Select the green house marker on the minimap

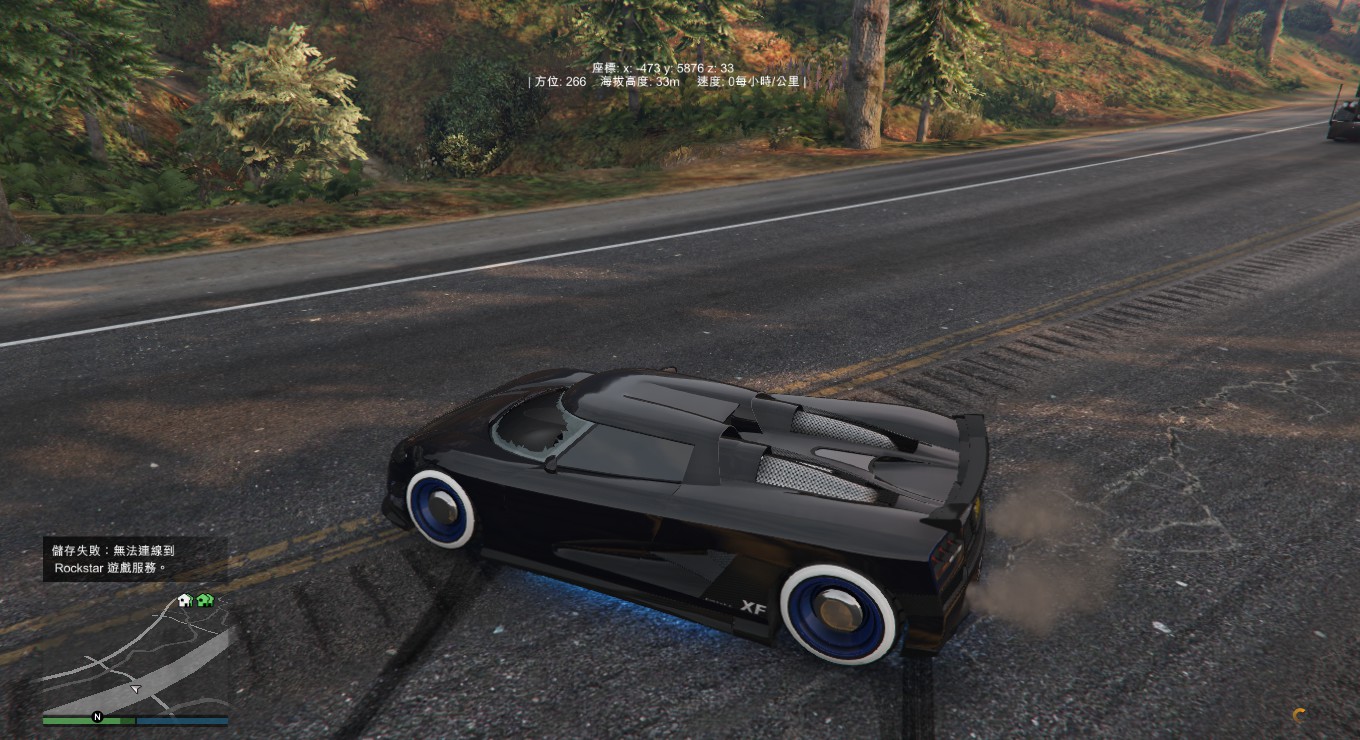(x=205, y=600)
